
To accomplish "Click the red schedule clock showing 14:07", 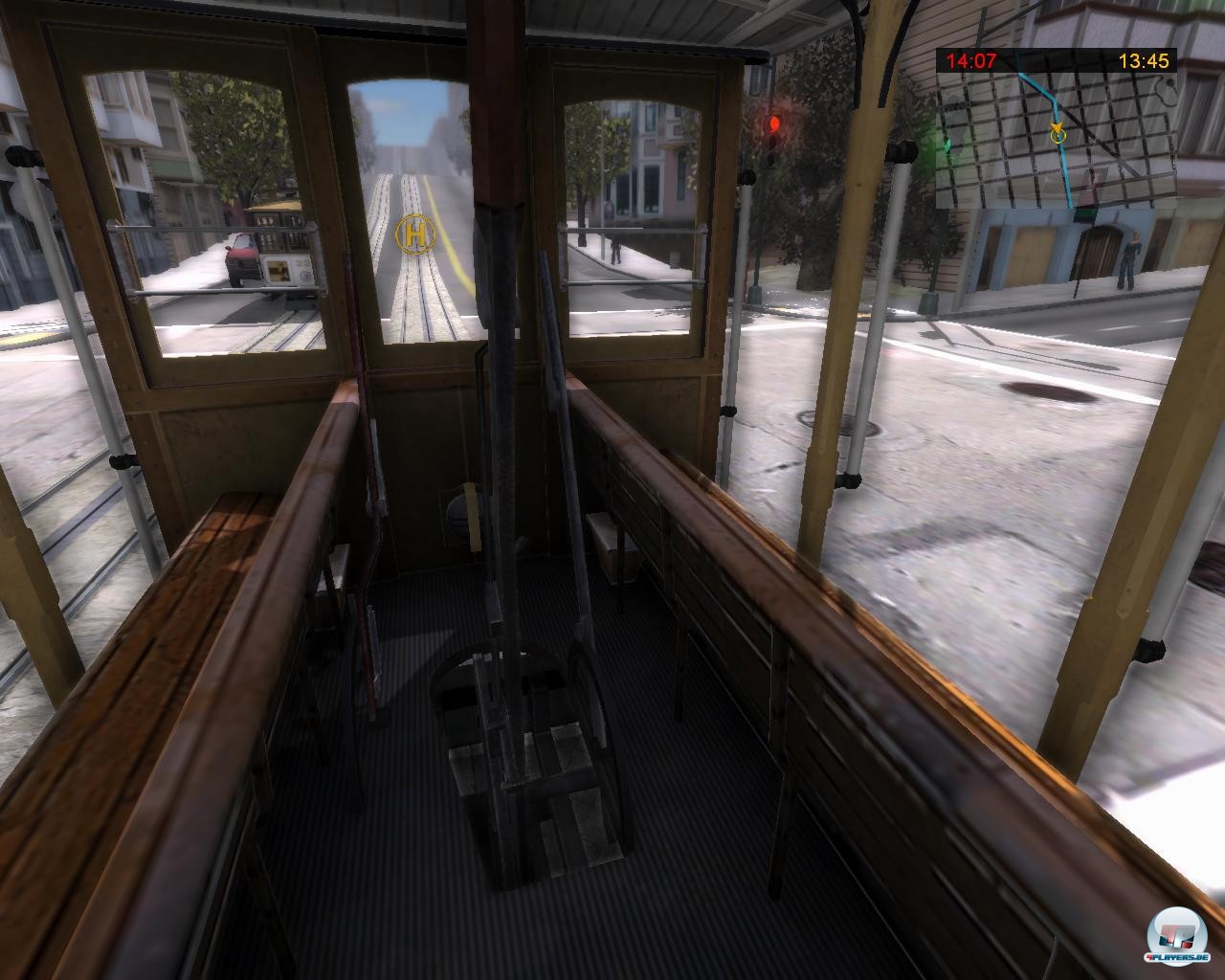I will click(x=970, y=60).
